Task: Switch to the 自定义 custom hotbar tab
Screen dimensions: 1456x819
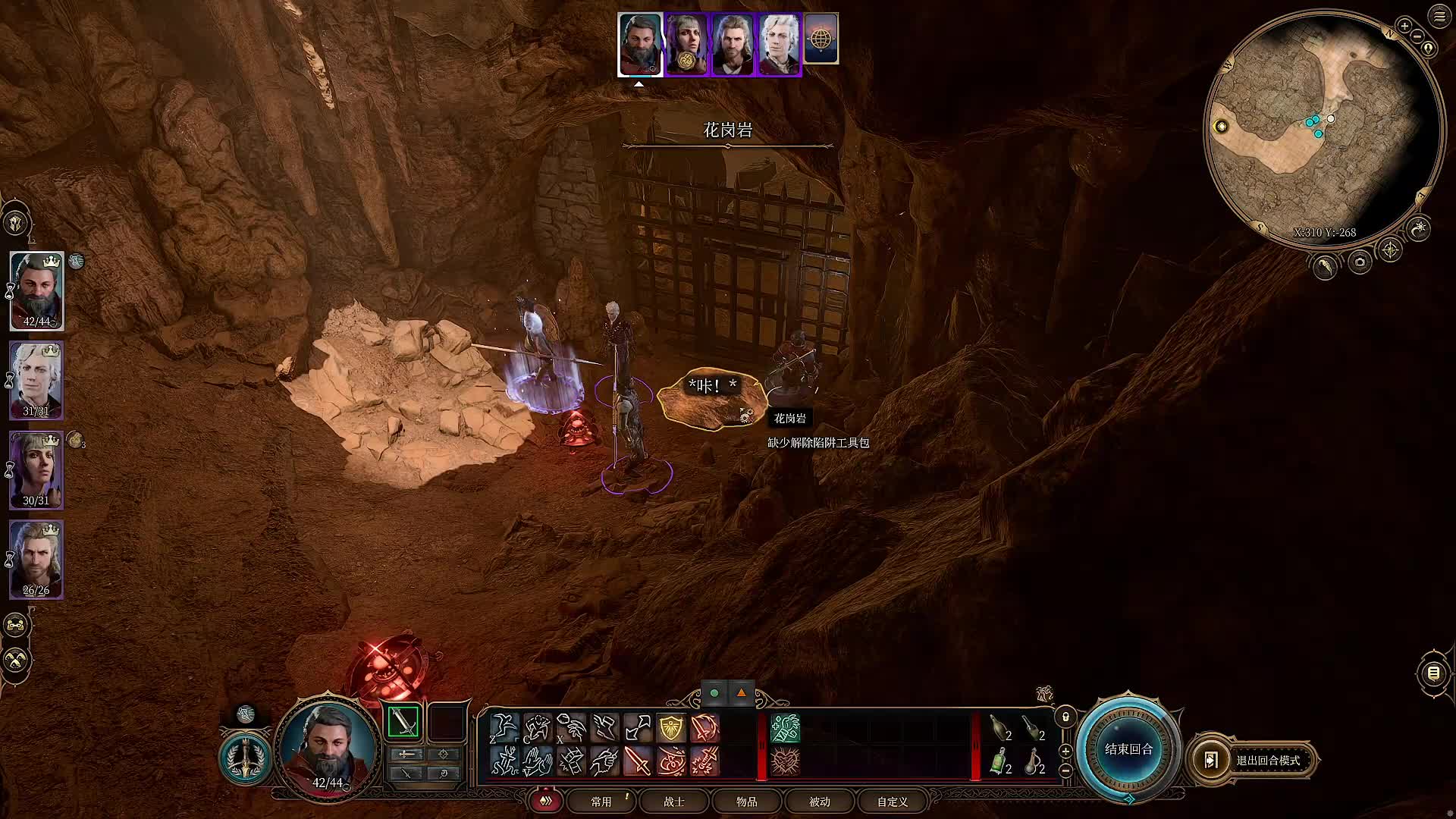Action: (892, 802)
